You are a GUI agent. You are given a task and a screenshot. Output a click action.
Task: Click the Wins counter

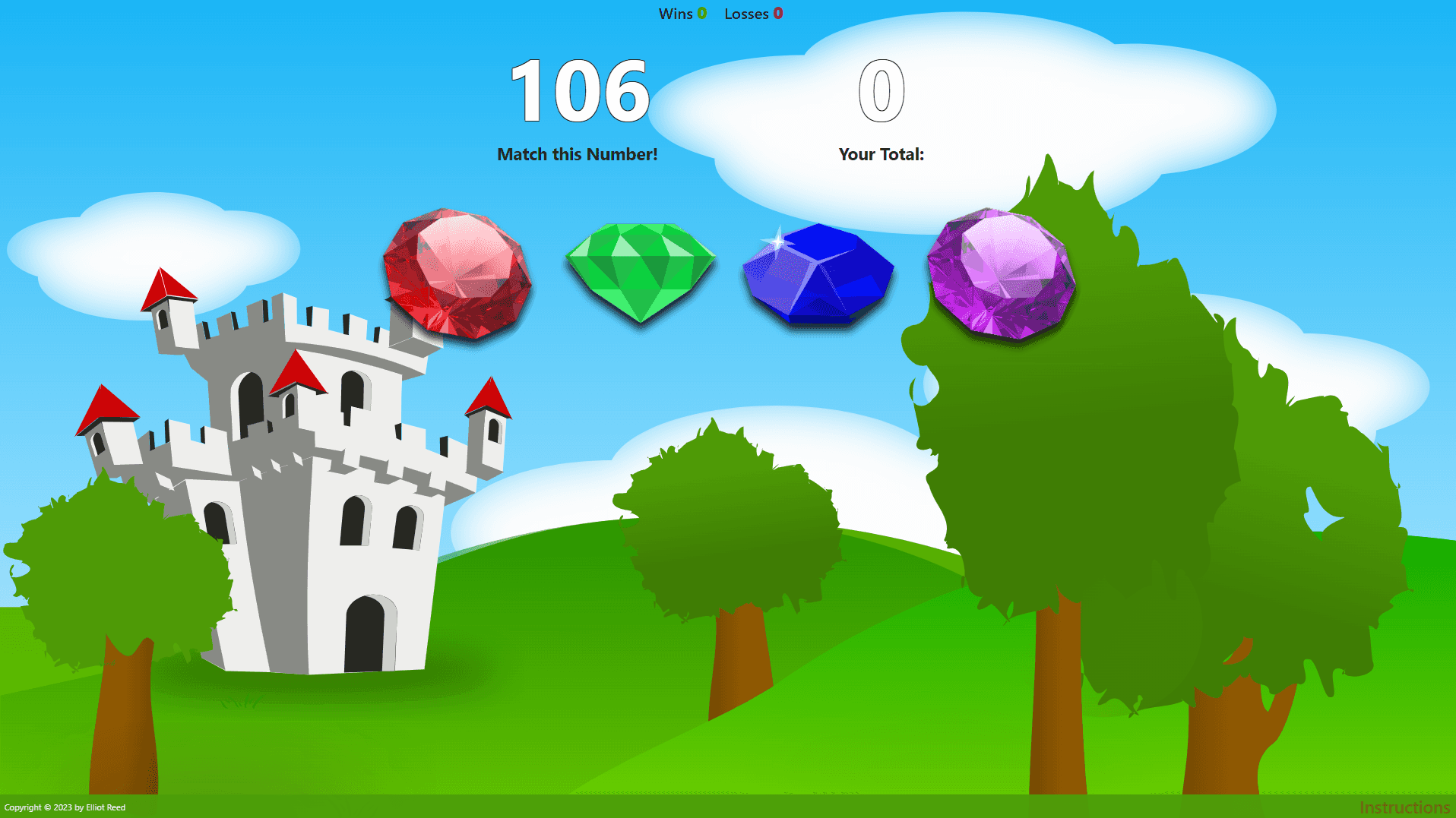pos(682,14)
